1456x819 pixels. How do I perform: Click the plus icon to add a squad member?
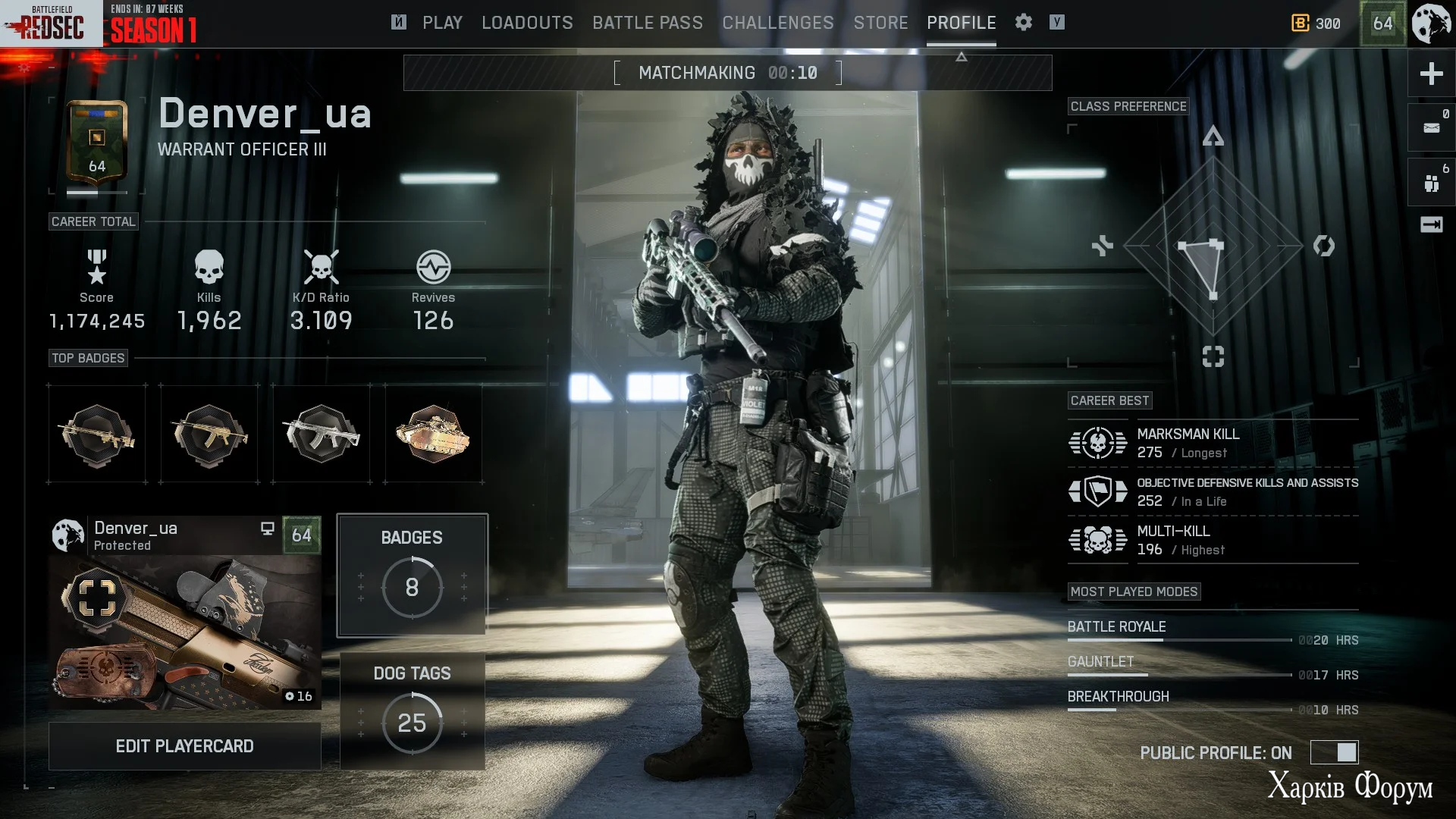(1431, 74)
